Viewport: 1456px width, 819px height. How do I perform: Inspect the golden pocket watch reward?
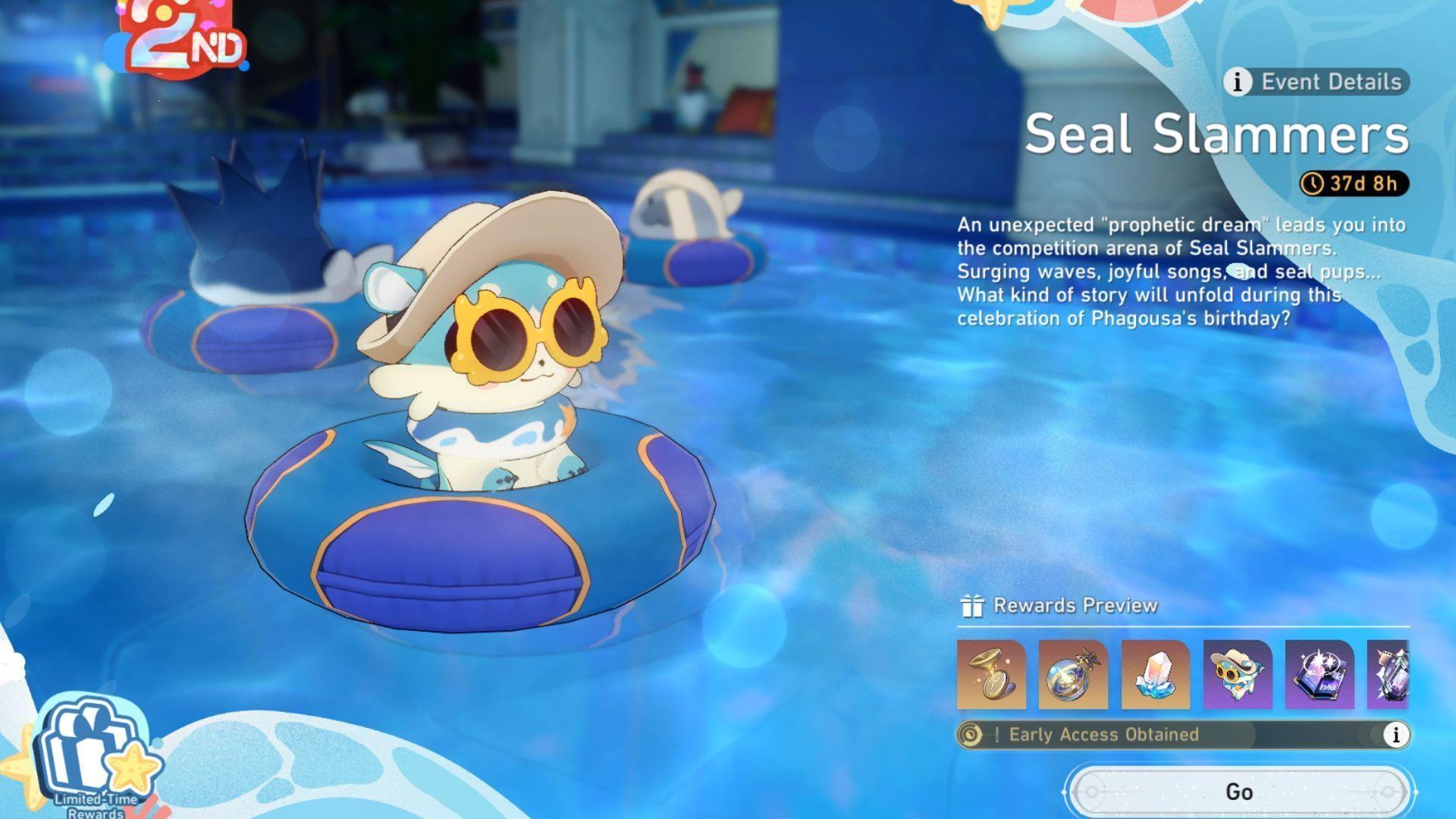click(x=991, y=675)
